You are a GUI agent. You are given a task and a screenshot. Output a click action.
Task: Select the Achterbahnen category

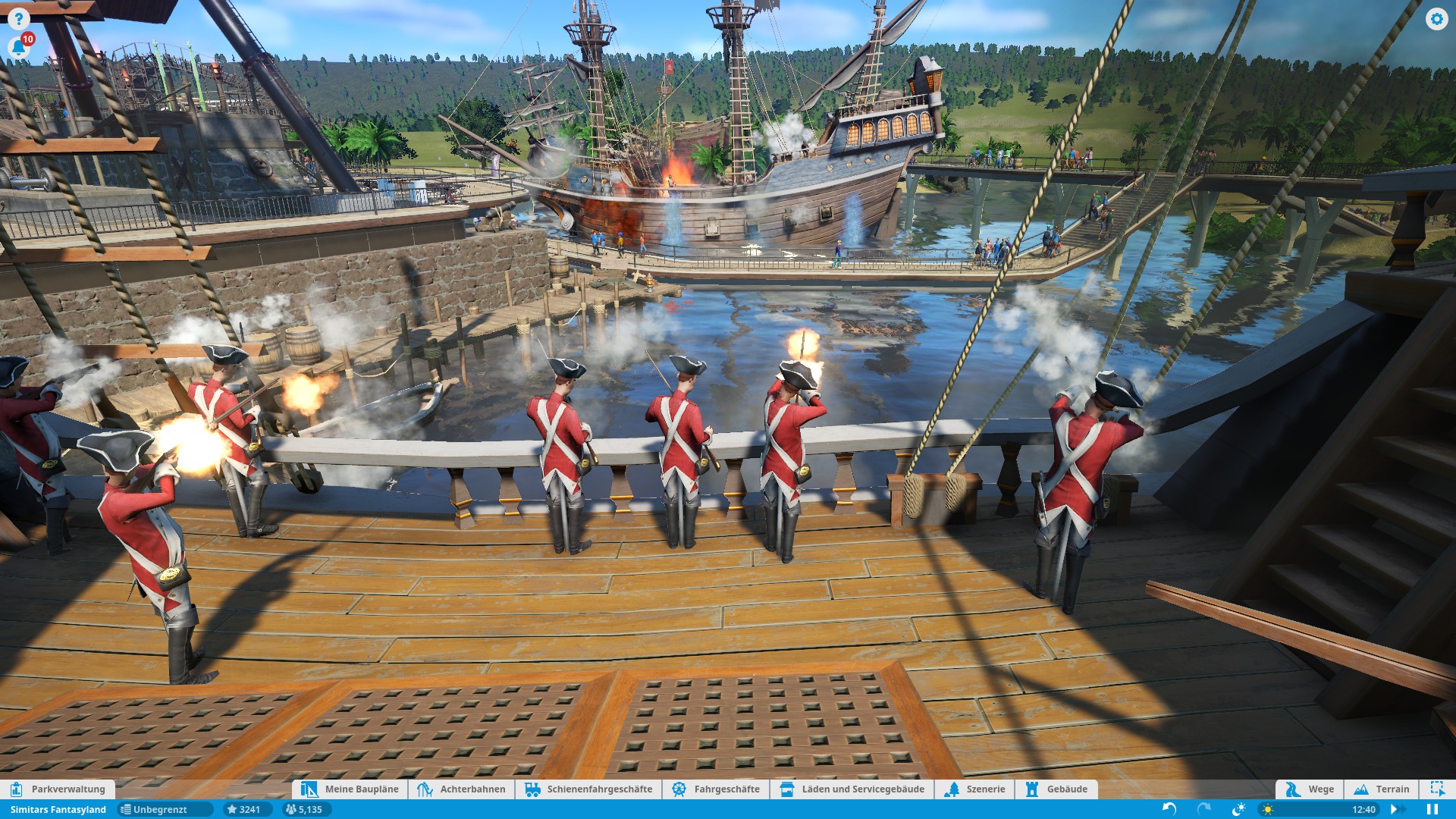461,789
